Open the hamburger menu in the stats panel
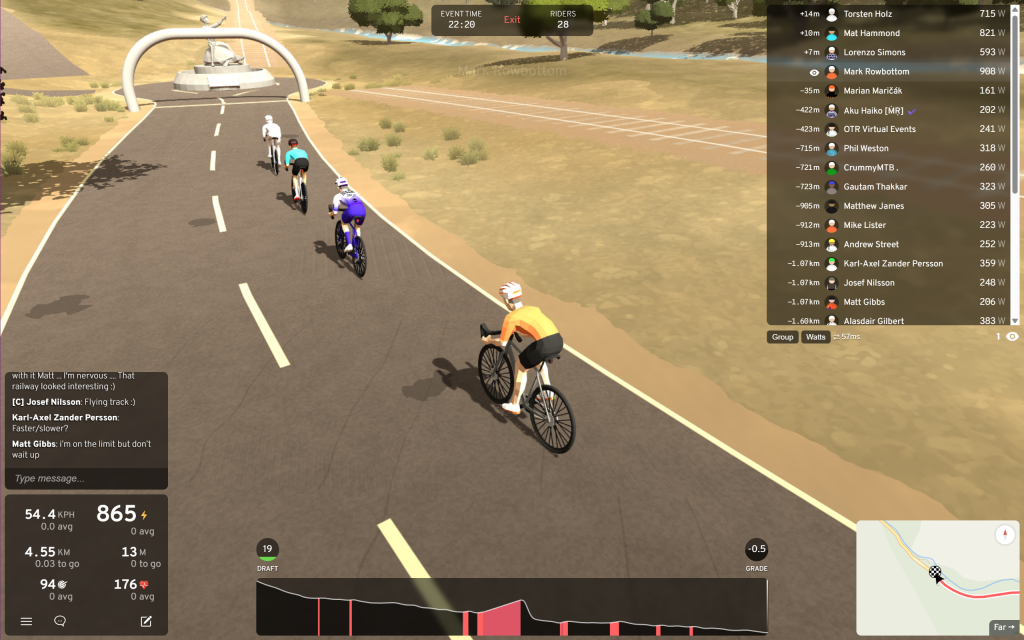The height and width of the screenshot is (640, 1024). [x=26, y=621]
